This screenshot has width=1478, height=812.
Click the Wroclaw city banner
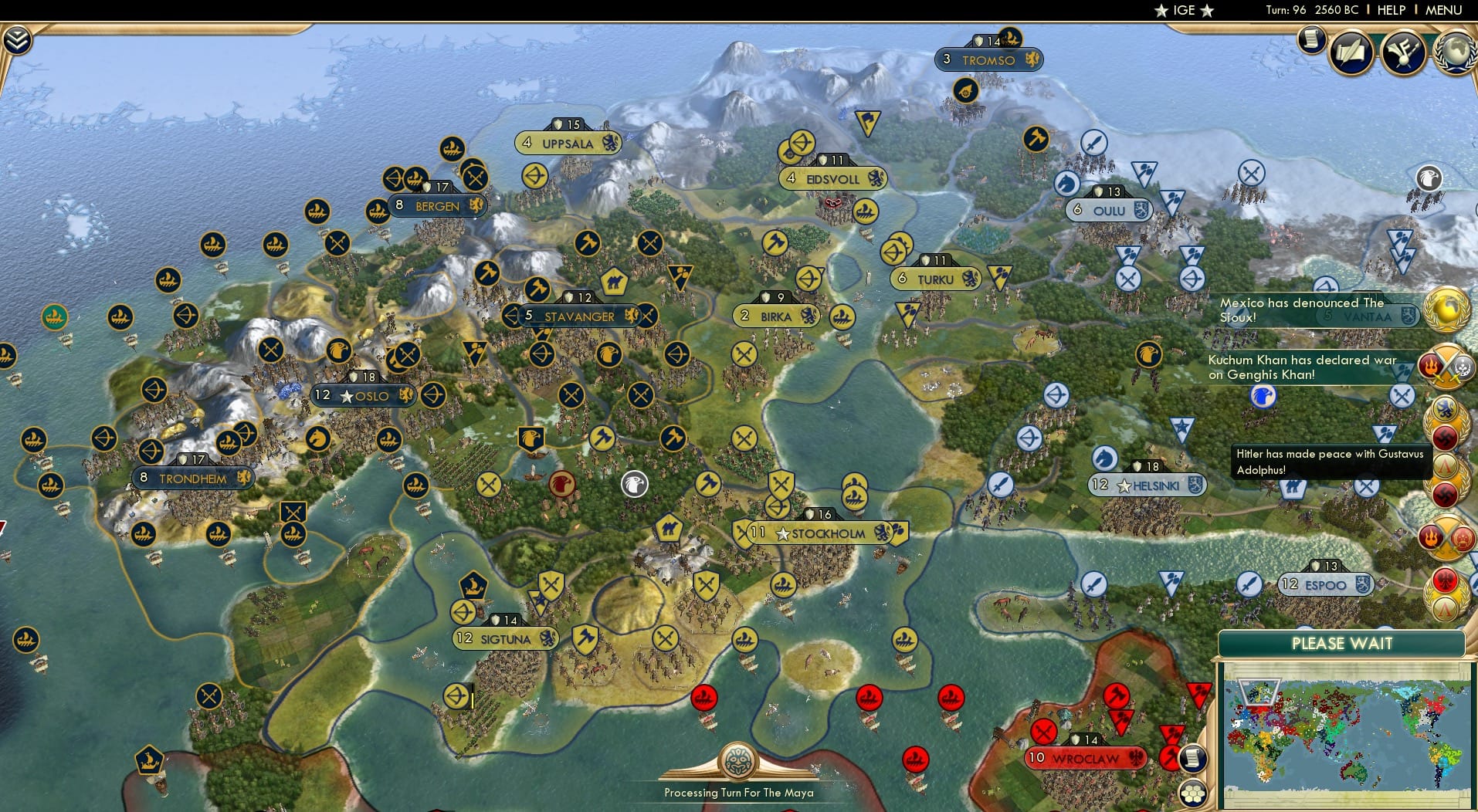pos(1086,759)
